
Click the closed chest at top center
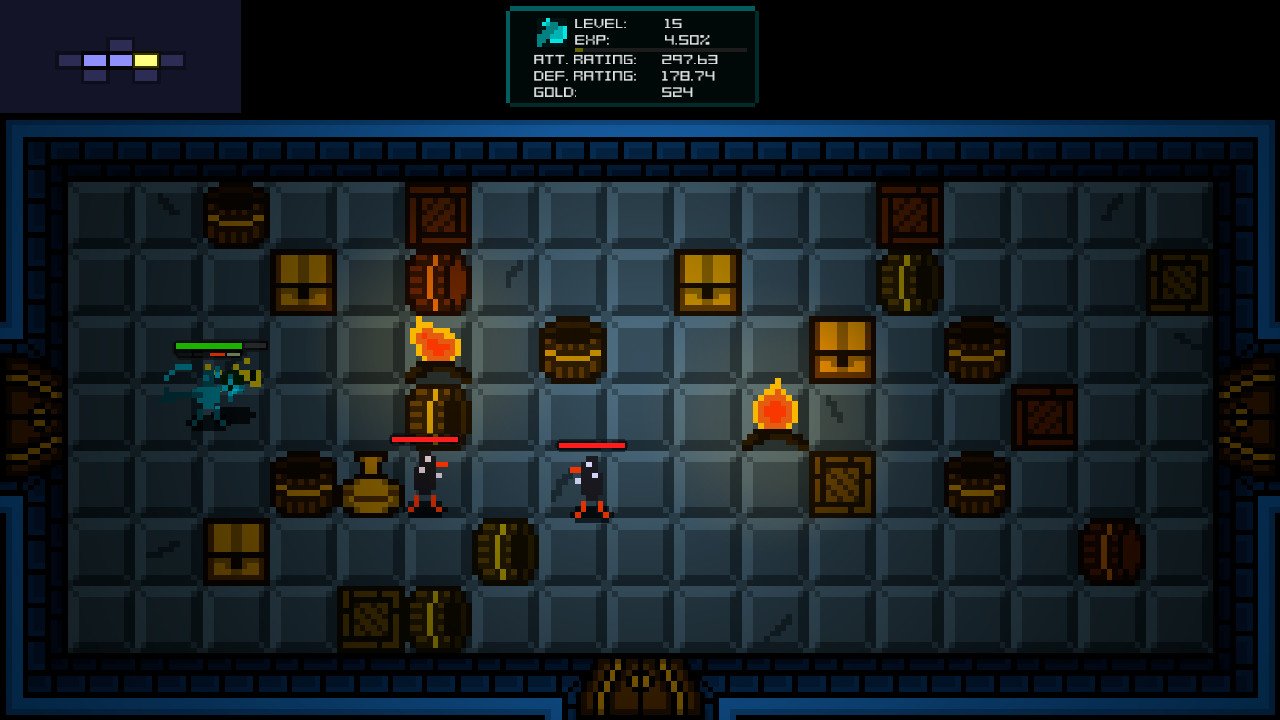tap(707, 282)
